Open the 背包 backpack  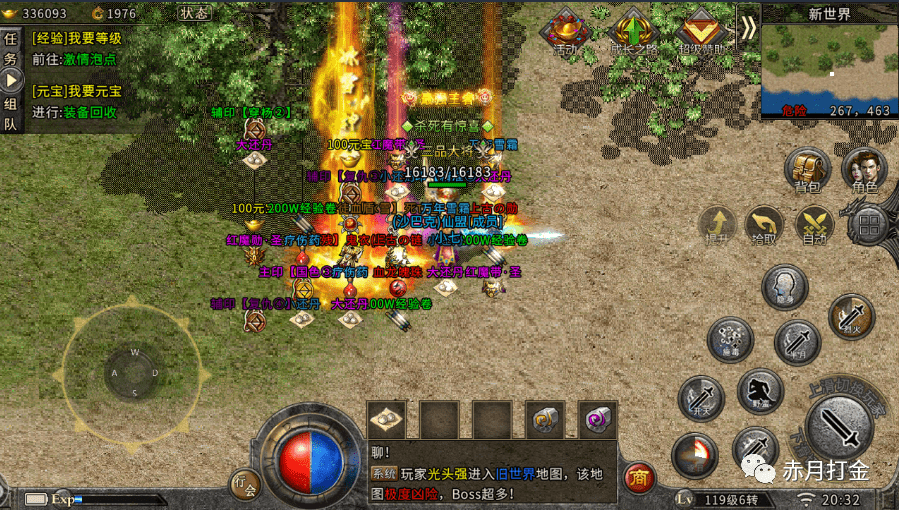tap(807, 171)
